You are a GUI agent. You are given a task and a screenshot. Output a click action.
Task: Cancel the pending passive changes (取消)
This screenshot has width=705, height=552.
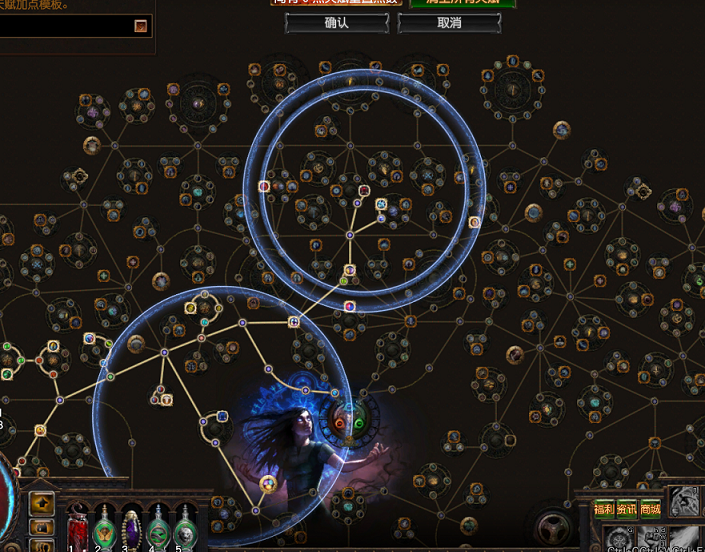coord(449,23)
